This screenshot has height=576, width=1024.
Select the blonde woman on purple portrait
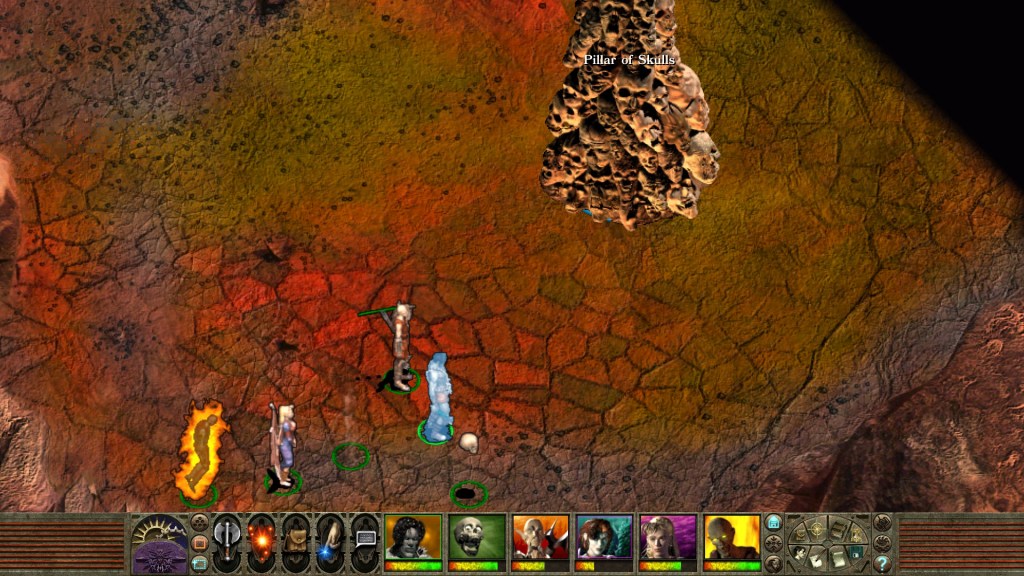668,538
